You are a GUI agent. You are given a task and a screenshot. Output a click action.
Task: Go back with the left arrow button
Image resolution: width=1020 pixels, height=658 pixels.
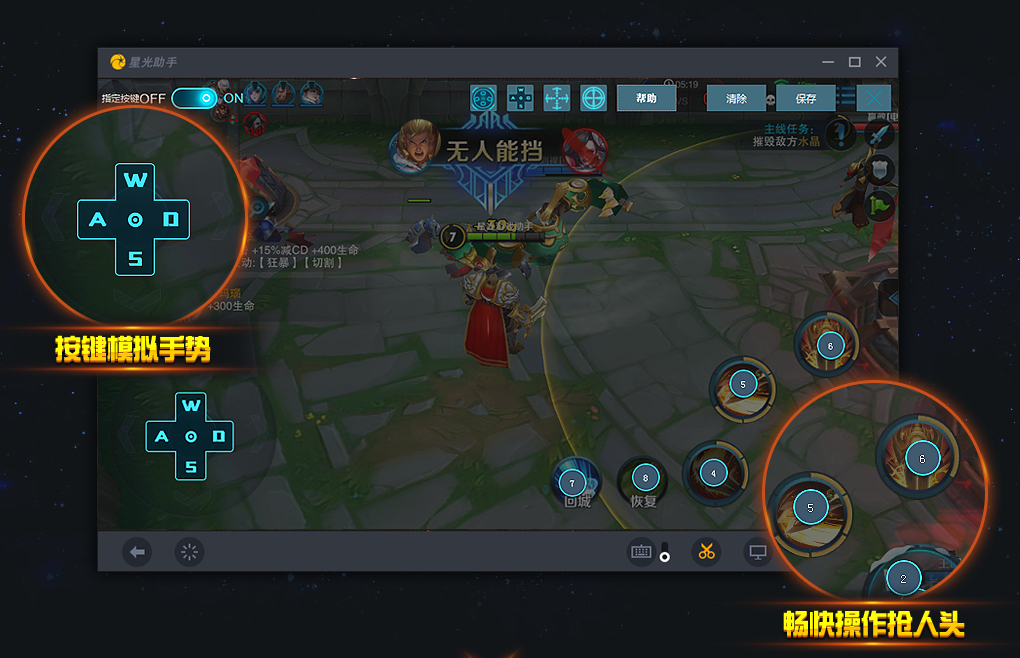click(x=137, y=552)
